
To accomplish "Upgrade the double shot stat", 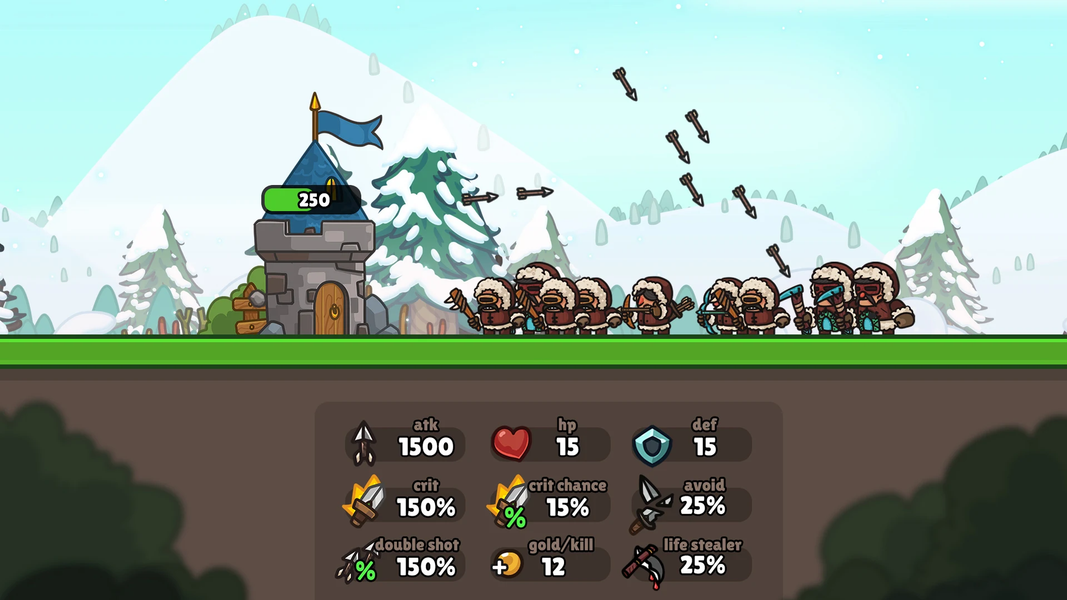I will (405, 564).
